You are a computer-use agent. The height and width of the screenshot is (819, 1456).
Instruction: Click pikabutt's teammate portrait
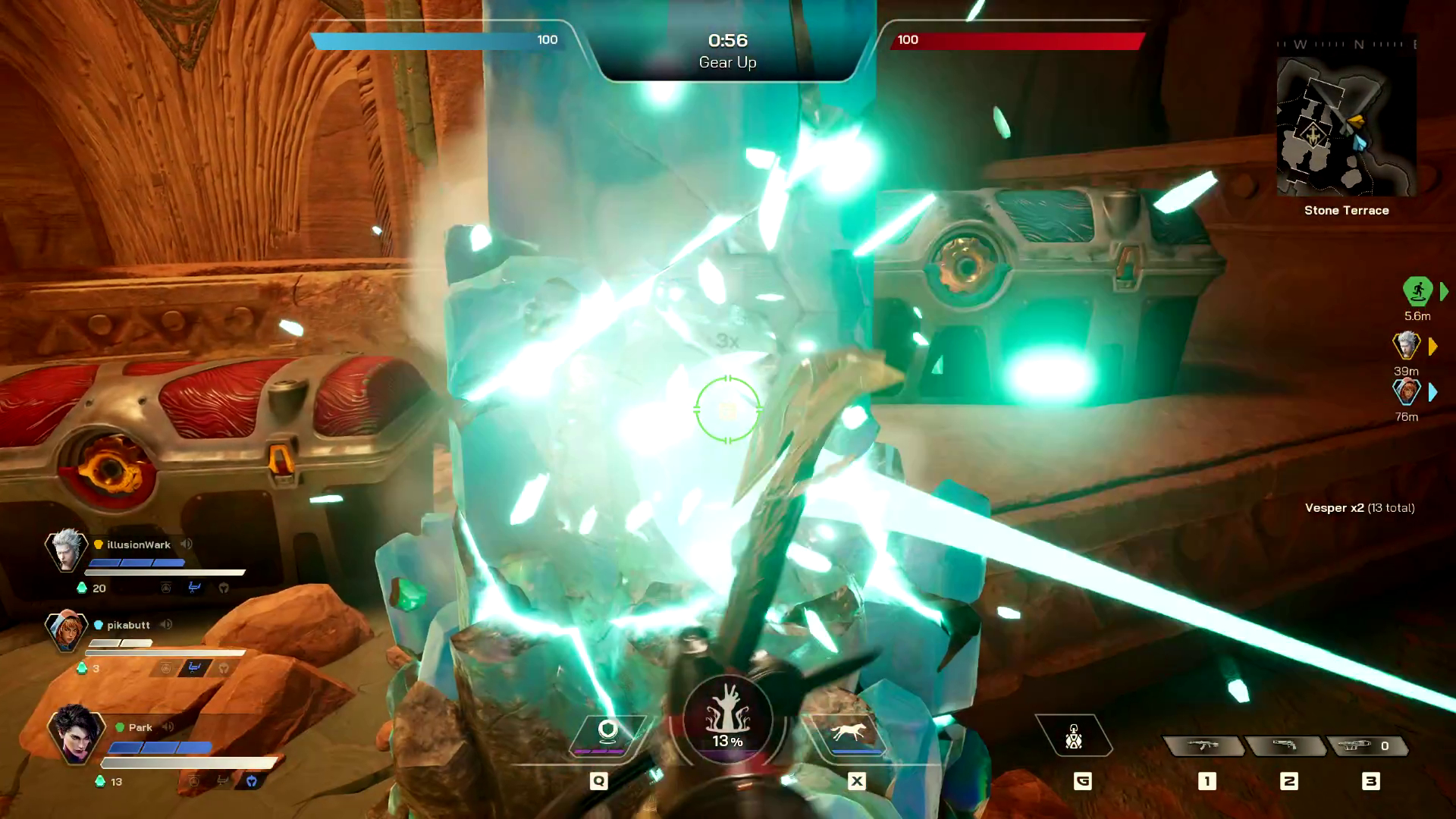click(x=66, y=629)
